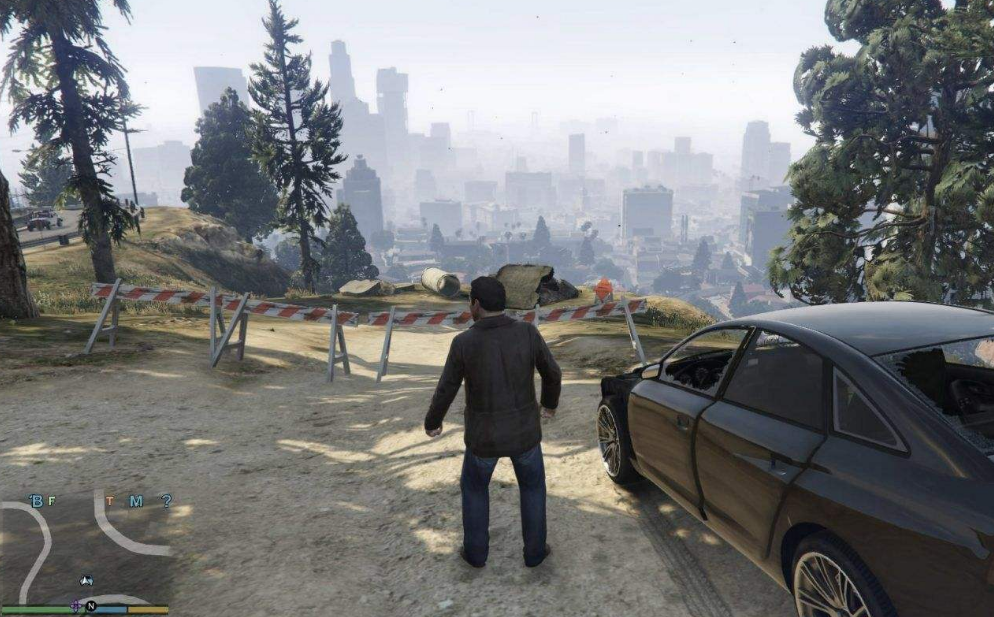Select the blue M marker on the minimap
Screen dimensions: 994x617
coord(135,501)
